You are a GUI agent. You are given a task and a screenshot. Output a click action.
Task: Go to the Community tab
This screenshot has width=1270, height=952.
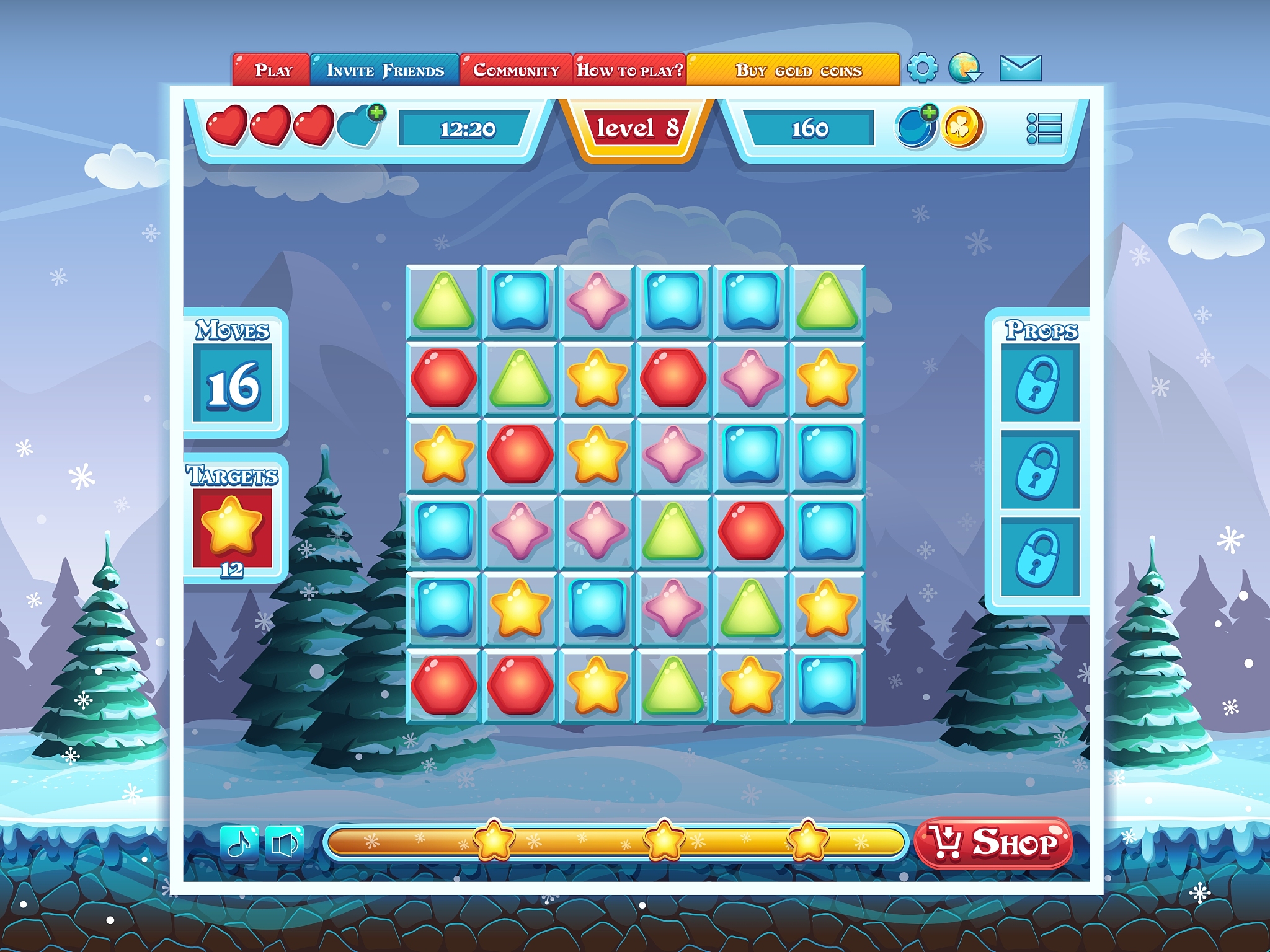516,69
